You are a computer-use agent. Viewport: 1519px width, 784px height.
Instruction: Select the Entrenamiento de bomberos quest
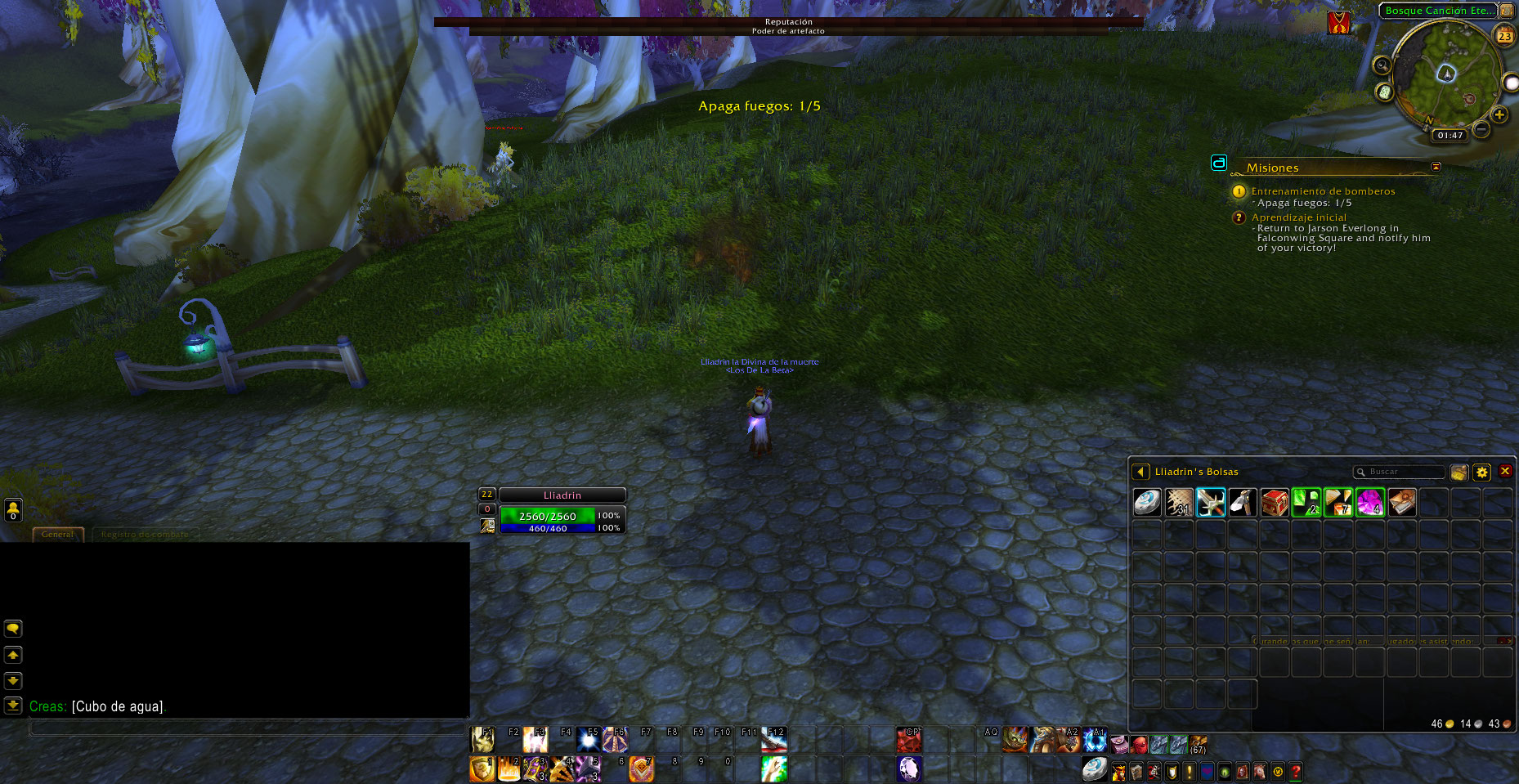pos(1323,191)
